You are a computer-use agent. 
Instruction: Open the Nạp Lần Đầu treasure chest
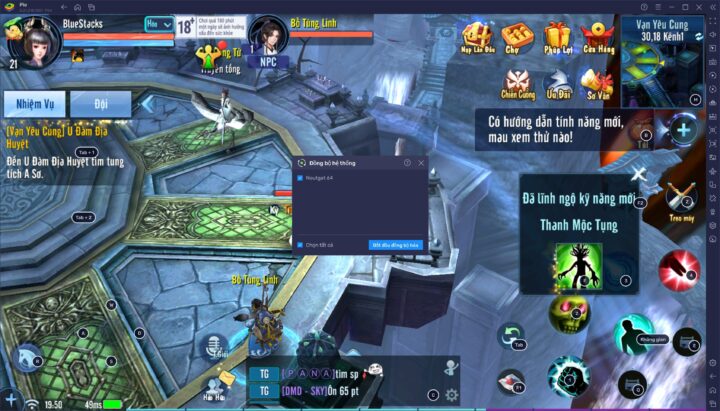(476, 38)
